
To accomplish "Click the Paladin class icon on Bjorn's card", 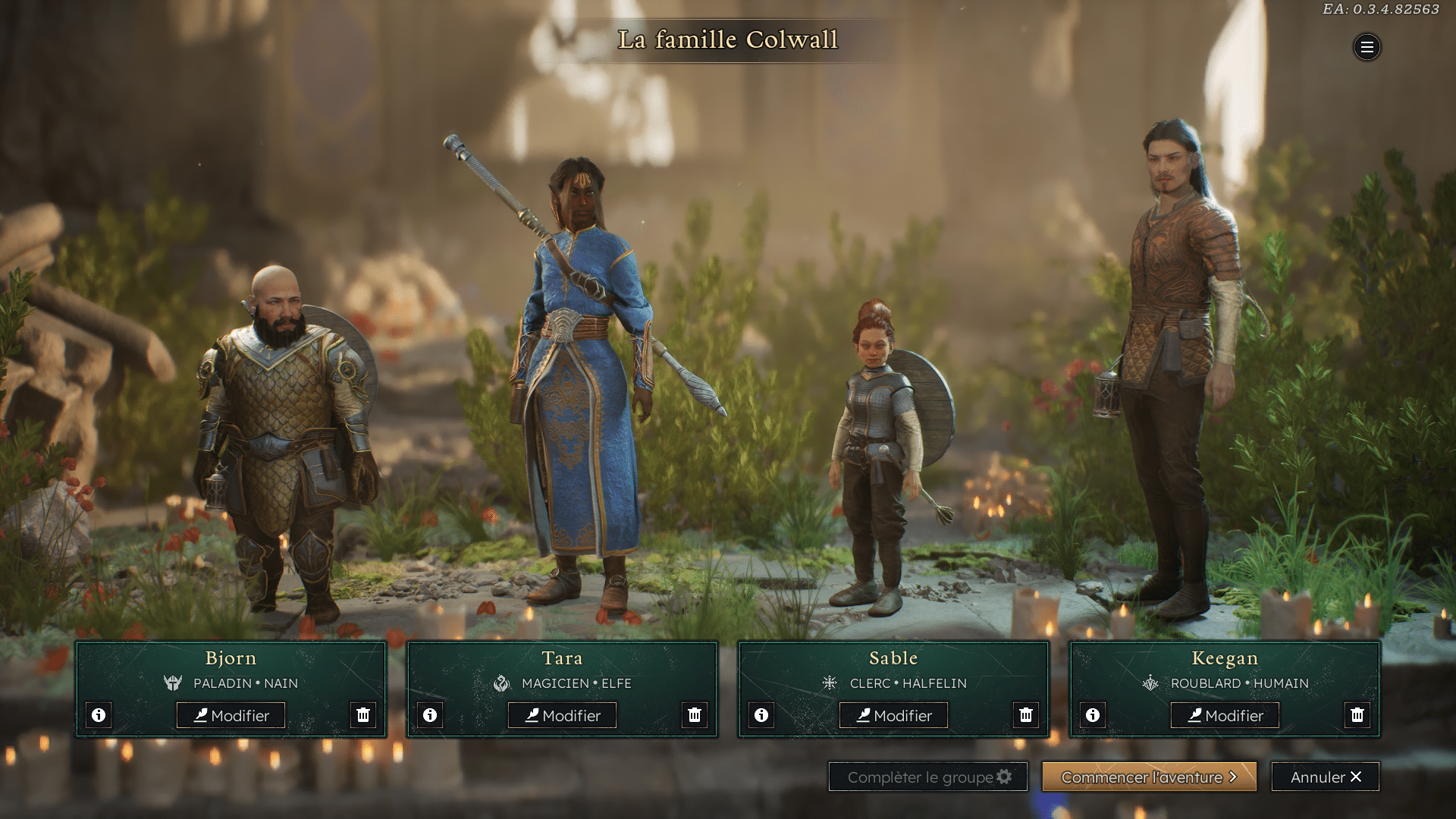I will point(173,682).
